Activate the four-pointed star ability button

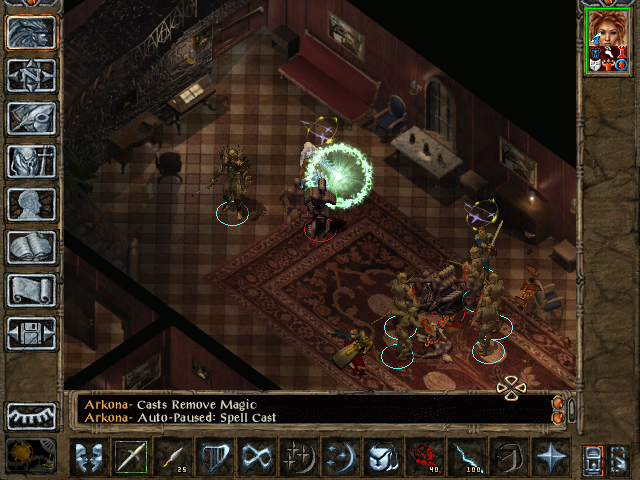(x=551, y=457)
